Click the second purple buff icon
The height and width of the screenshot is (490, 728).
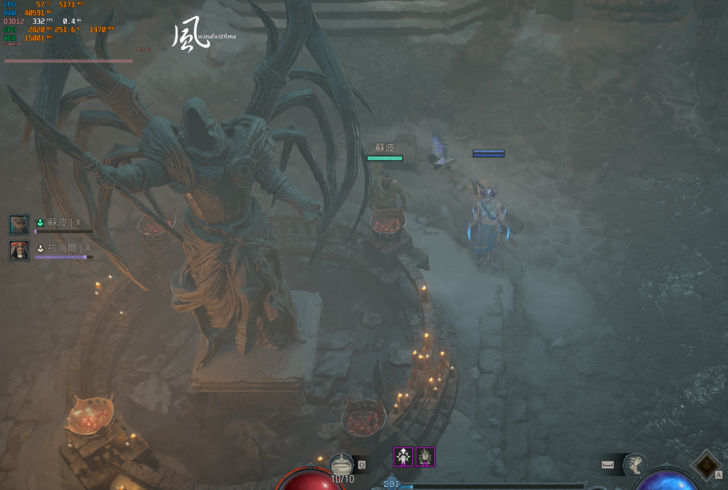pyautogui.click(x=425, y=457)
